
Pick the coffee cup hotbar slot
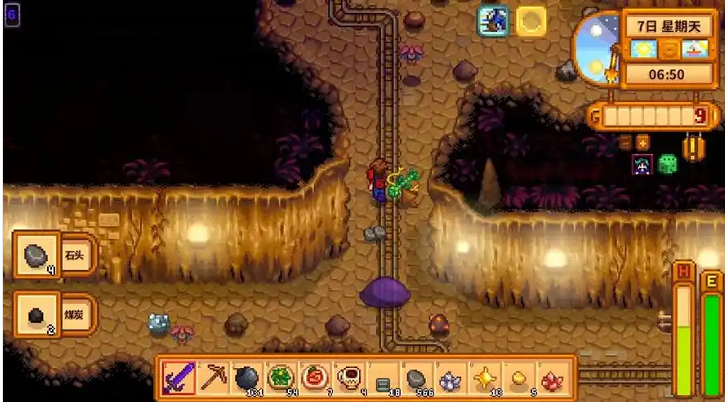348,379
